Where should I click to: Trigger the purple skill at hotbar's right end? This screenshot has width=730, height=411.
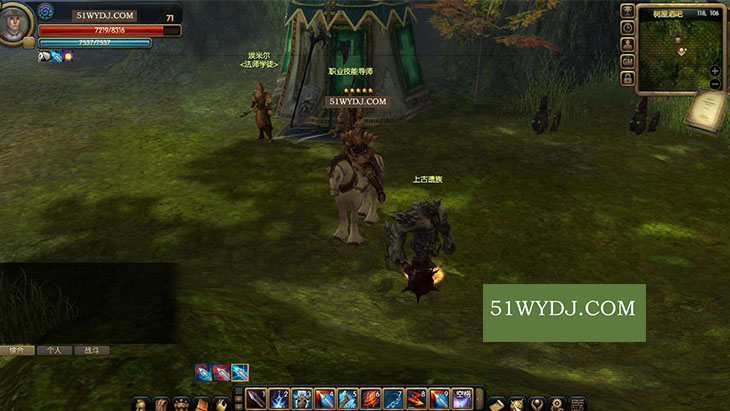(461, 399)
